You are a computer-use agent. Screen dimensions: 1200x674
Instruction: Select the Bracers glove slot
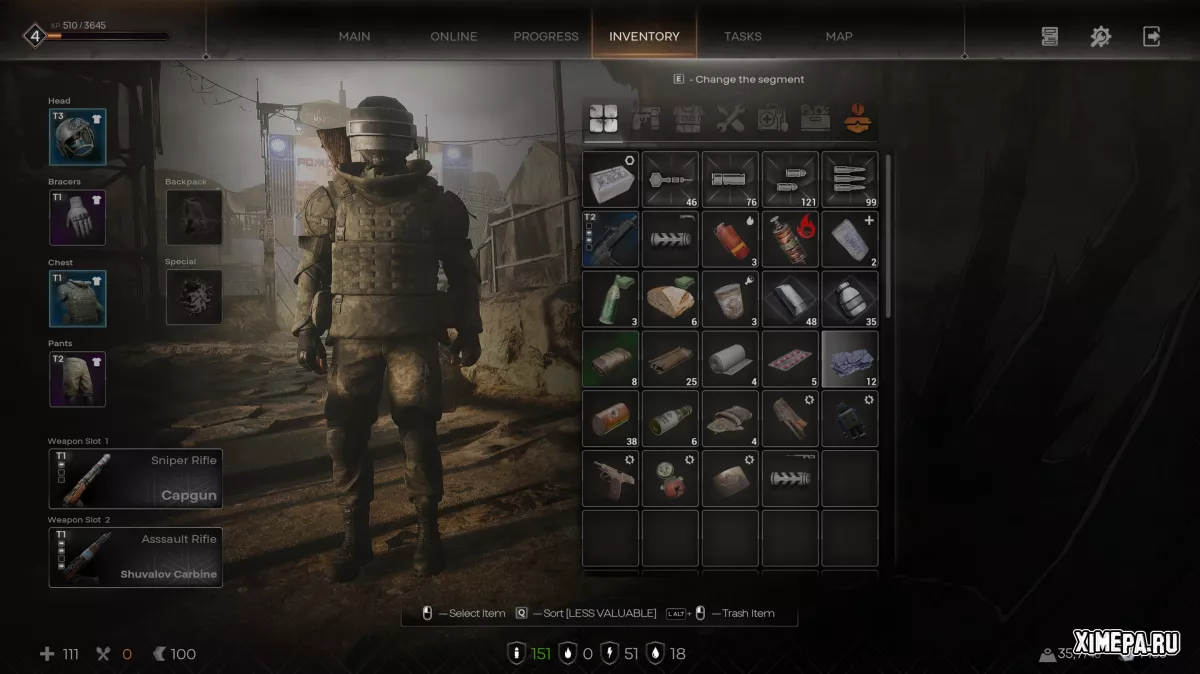pyautogui.click(x=77, y=218)
